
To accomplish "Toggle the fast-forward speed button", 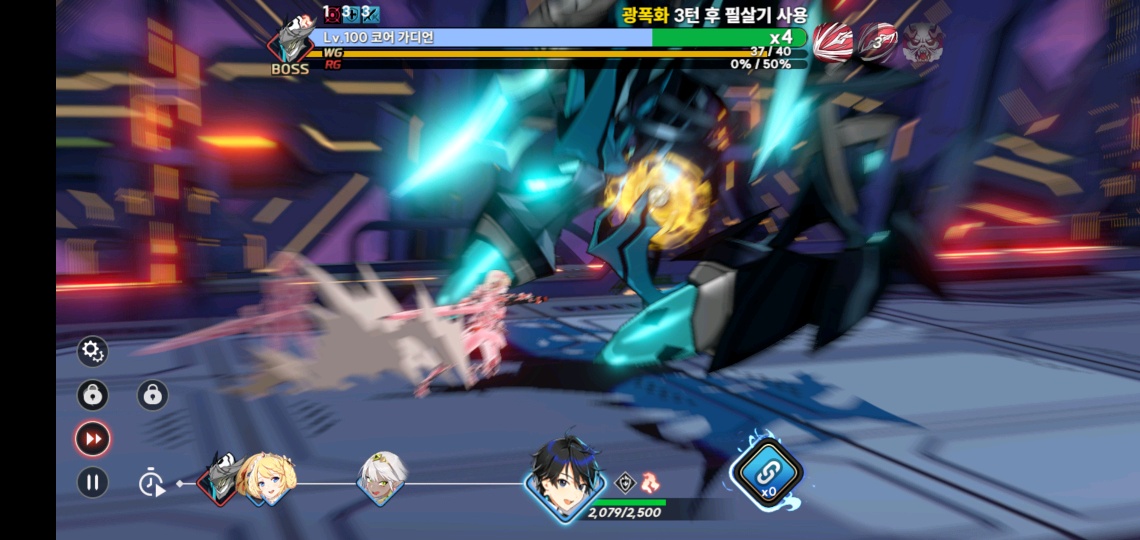I will [92, 438].
